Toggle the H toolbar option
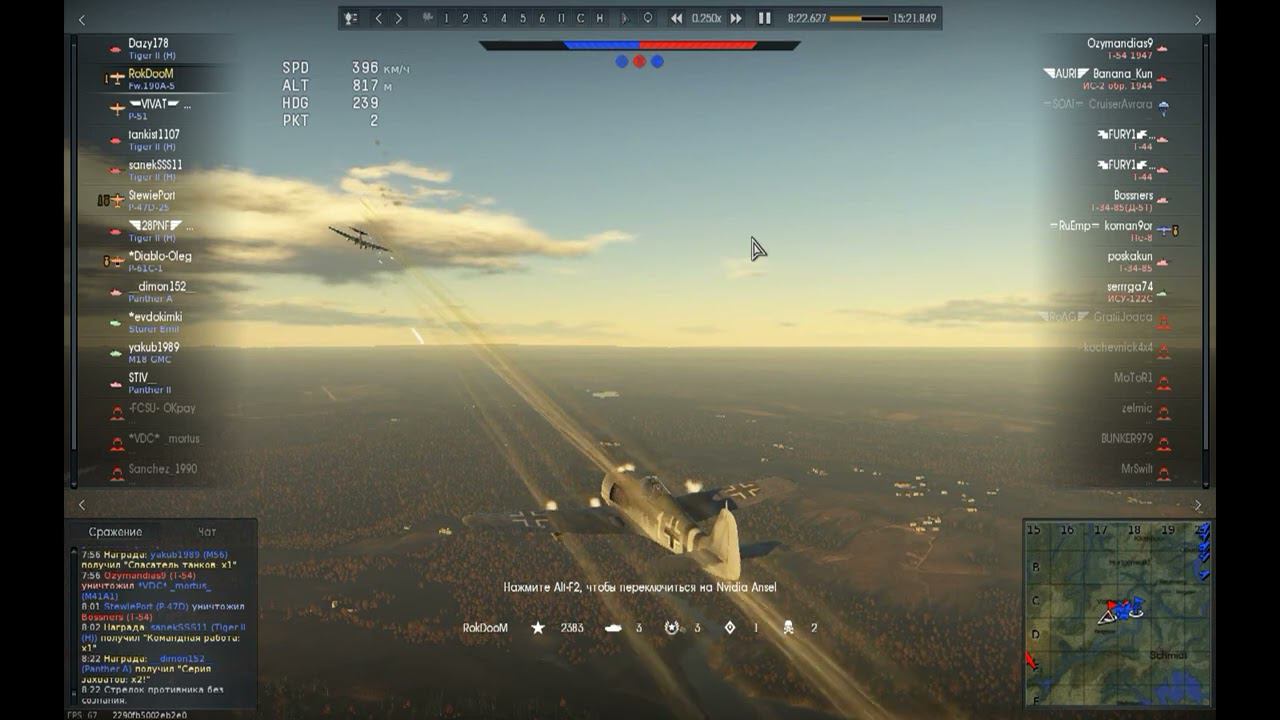This screenshot has width=1280, height=720. [599, 18]
